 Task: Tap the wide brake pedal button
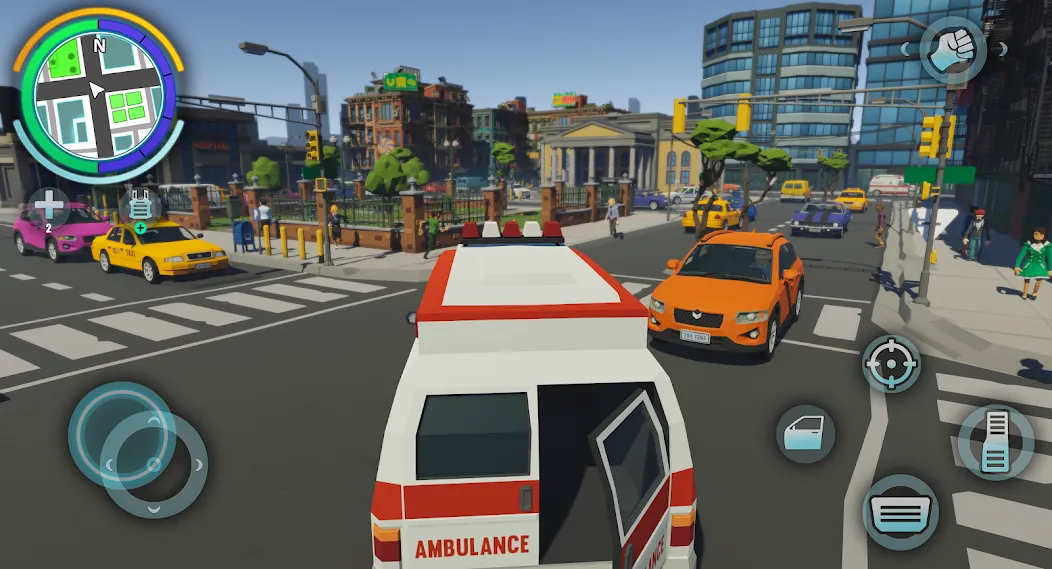tap(900, 511)
